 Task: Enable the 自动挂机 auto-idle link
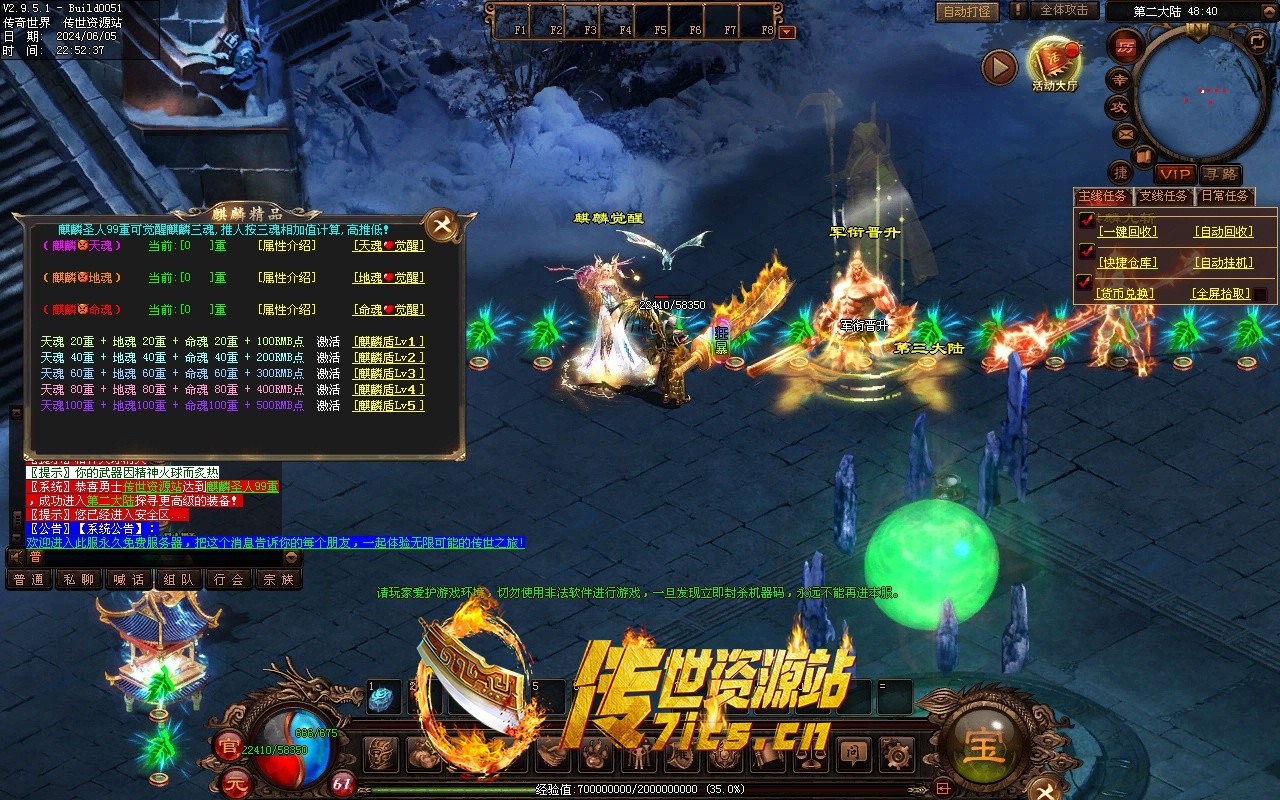coord(1222,263)
